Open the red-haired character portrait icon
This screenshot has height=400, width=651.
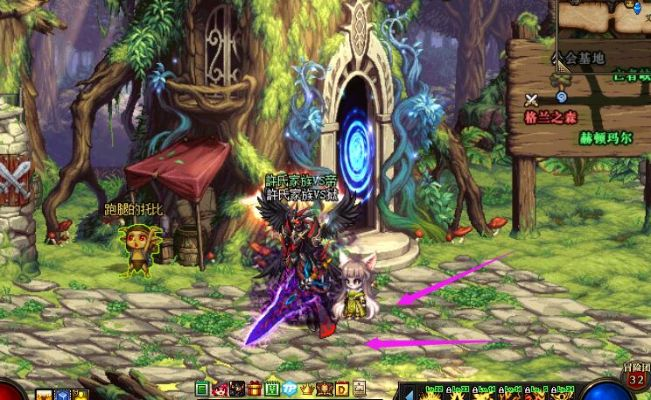click(219, 388)
